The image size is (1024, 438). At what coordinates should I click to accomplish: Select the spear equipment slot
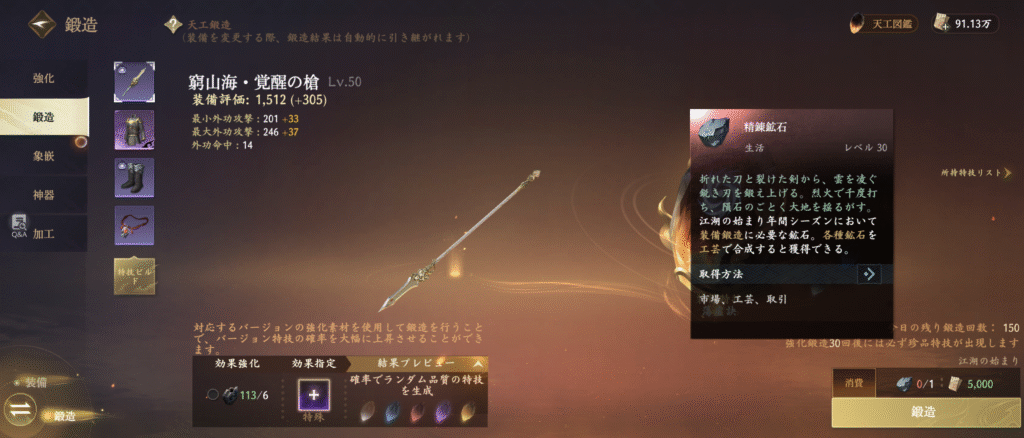[134, 81]
